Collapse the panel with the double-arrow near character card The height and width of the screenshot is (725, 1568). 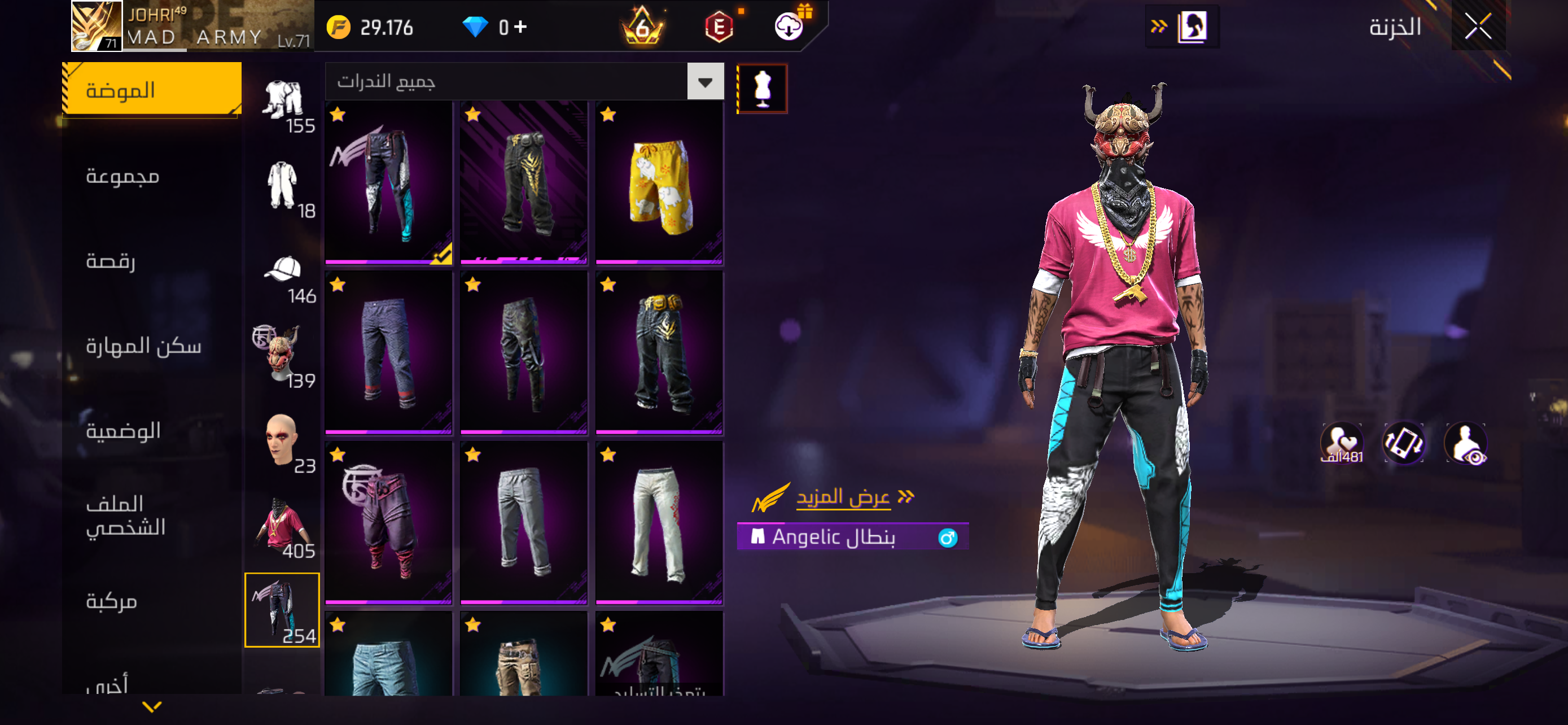1159,26
